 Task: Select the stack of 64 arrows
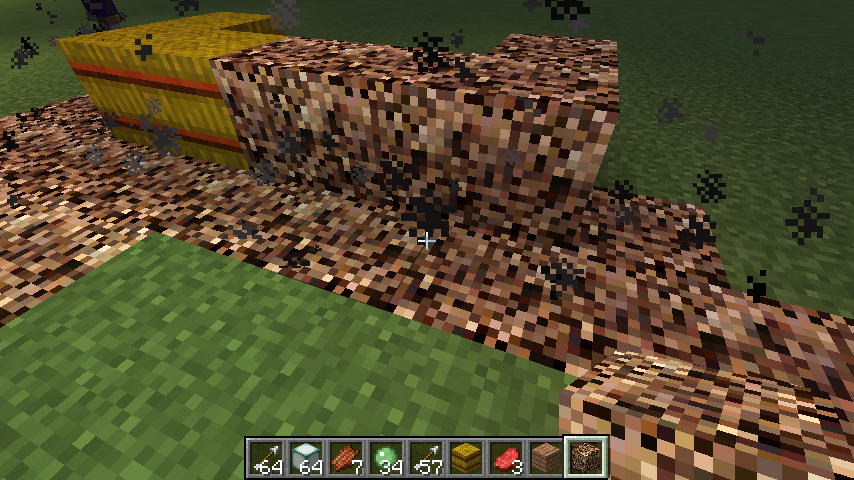tap(267, 458)
